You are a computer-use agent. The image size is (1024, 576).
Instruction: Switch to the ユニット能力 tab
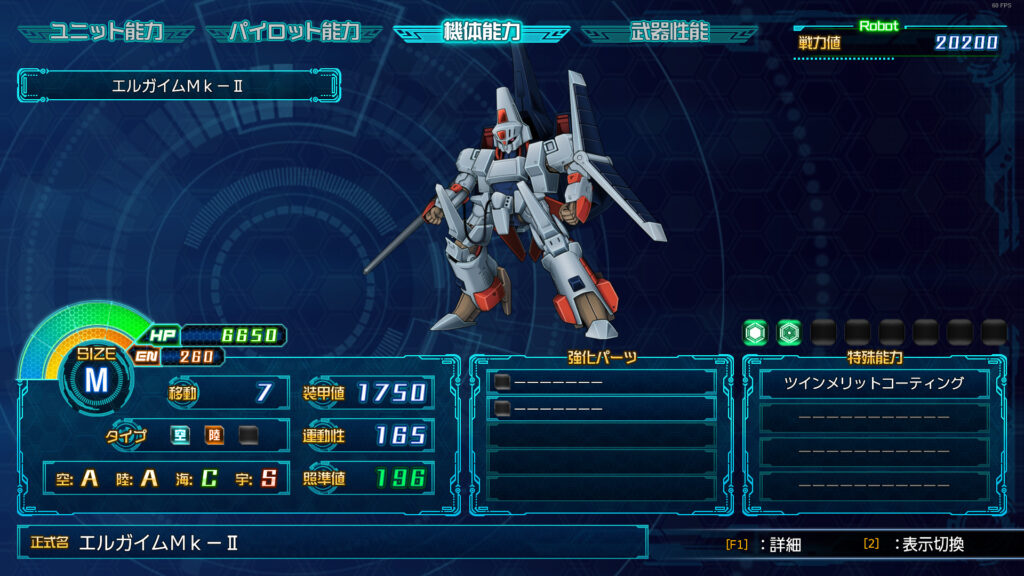click(106, 31)
